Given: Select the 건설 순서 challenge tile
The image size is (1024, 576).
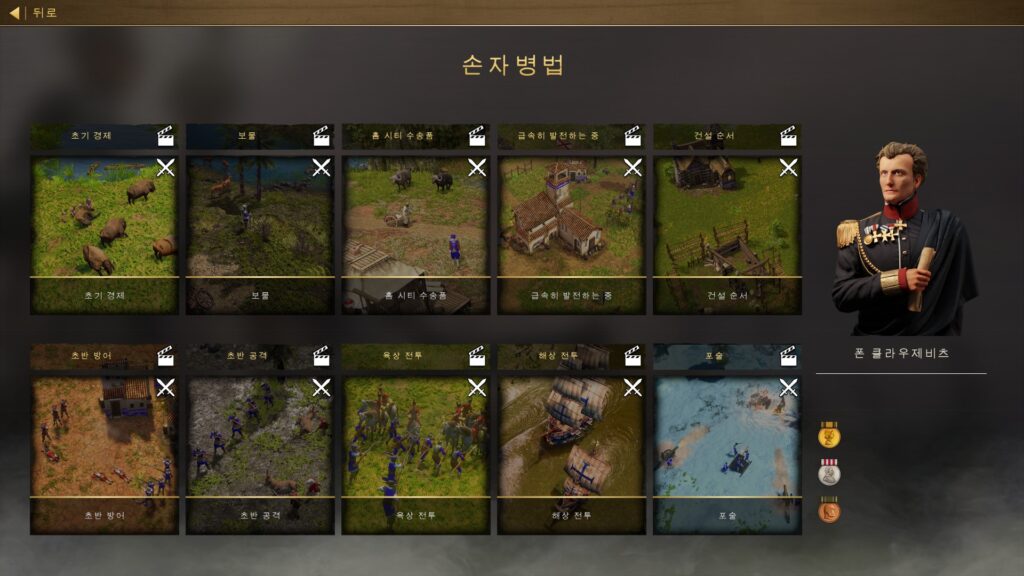Looking at the screenshot, I should [727, 234].
